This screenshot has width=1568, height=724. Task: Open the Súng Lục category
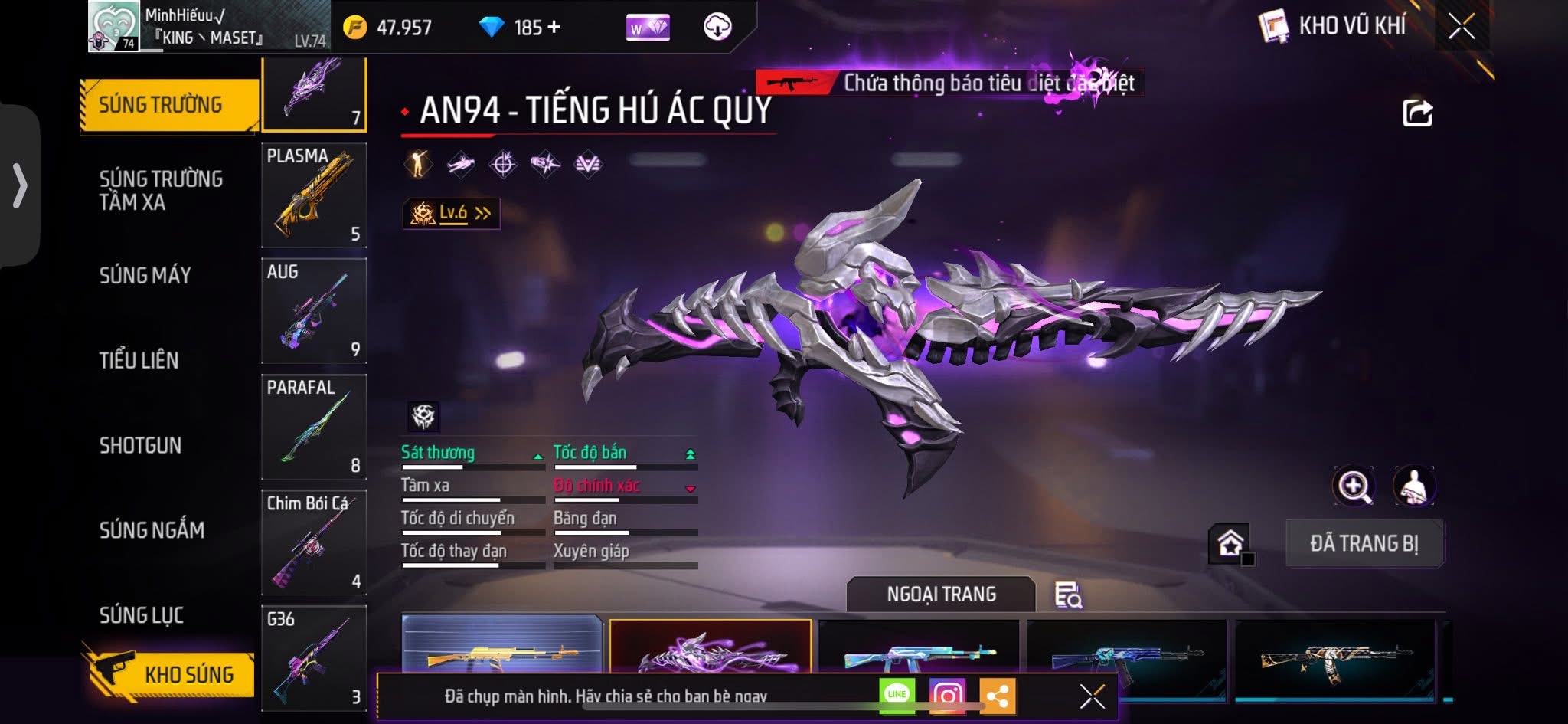[x=142, y=615]
